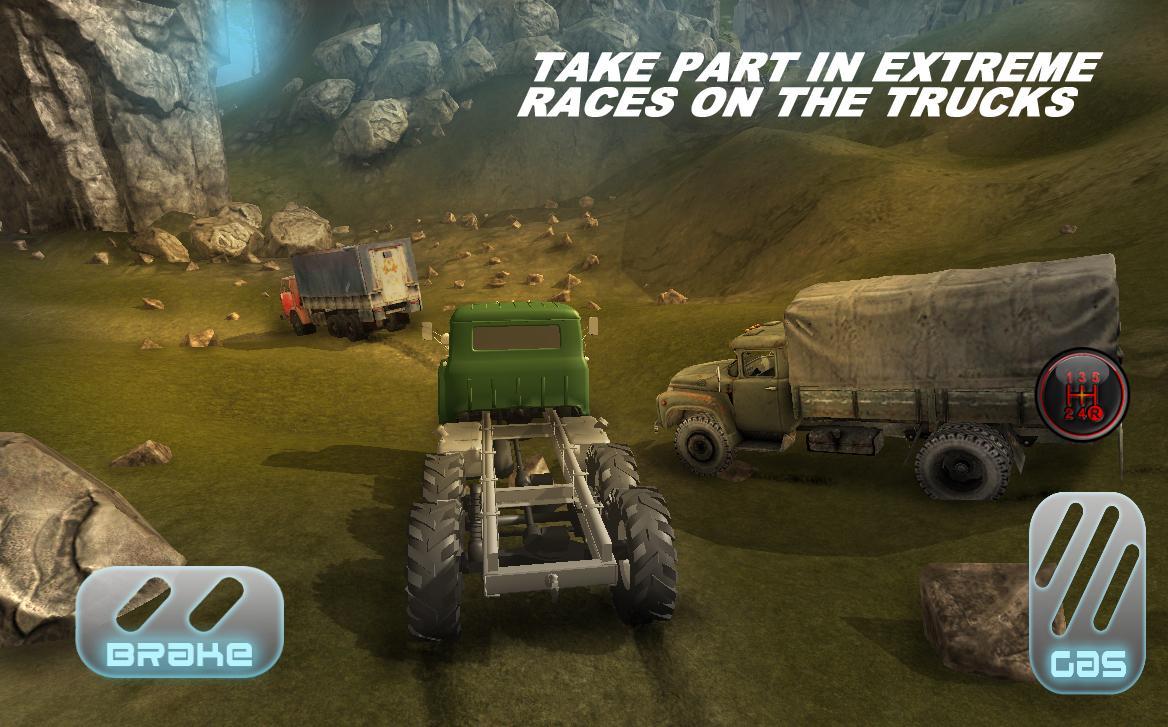Tap the Brake pedal button

coord(180,621)
